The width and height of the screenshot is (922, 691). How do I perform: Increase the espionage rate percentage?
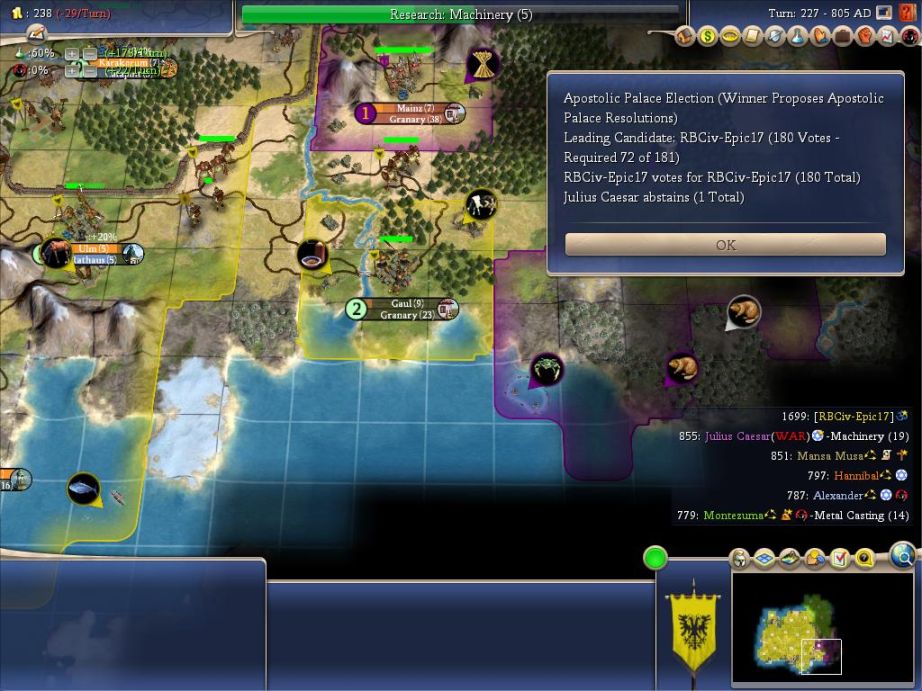71,71
